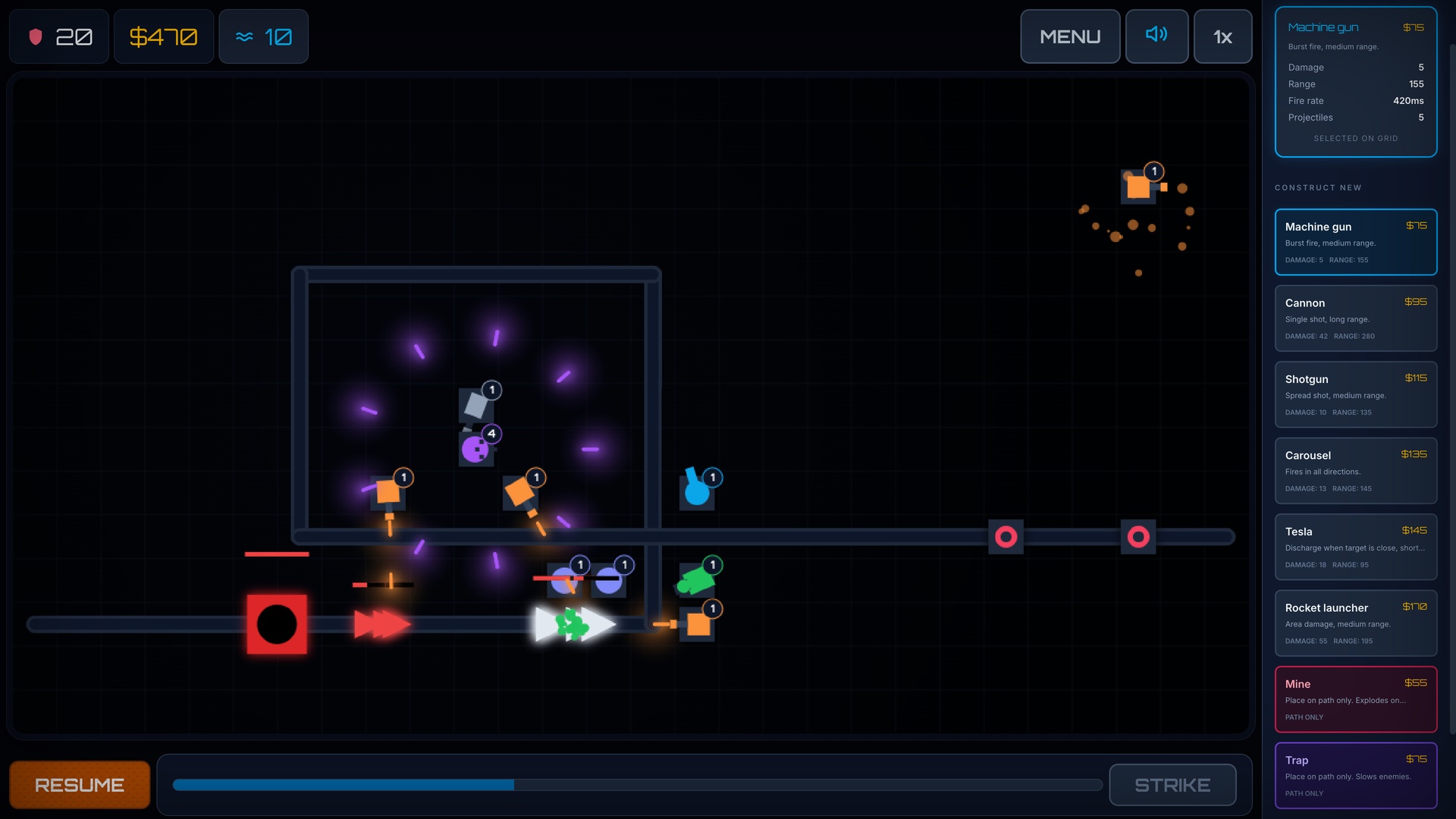Click the Resume button
Viewport: 1456px width, 819px height.
(79, 784)
